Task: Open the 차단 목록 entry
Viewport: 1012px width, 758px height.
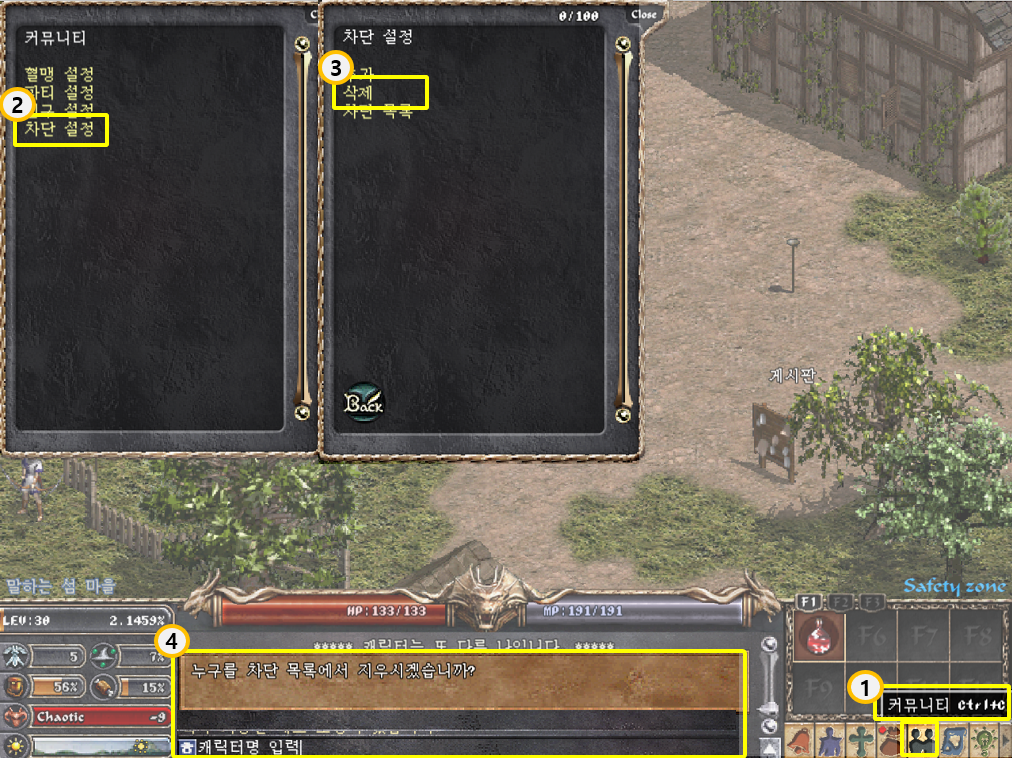Action: click(377, 112)
